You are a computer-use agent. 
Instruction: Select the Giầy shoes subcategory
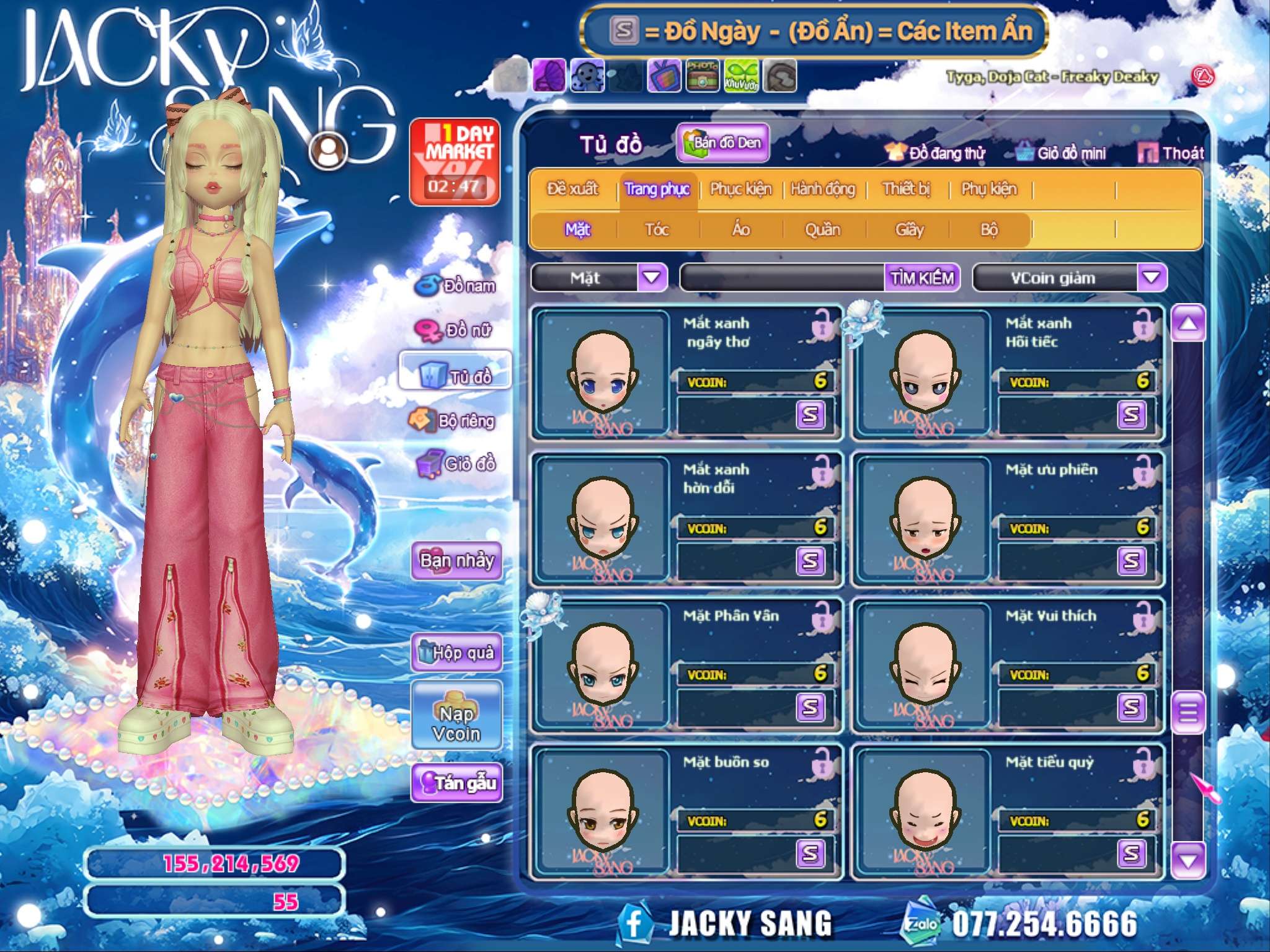point(909,230)
